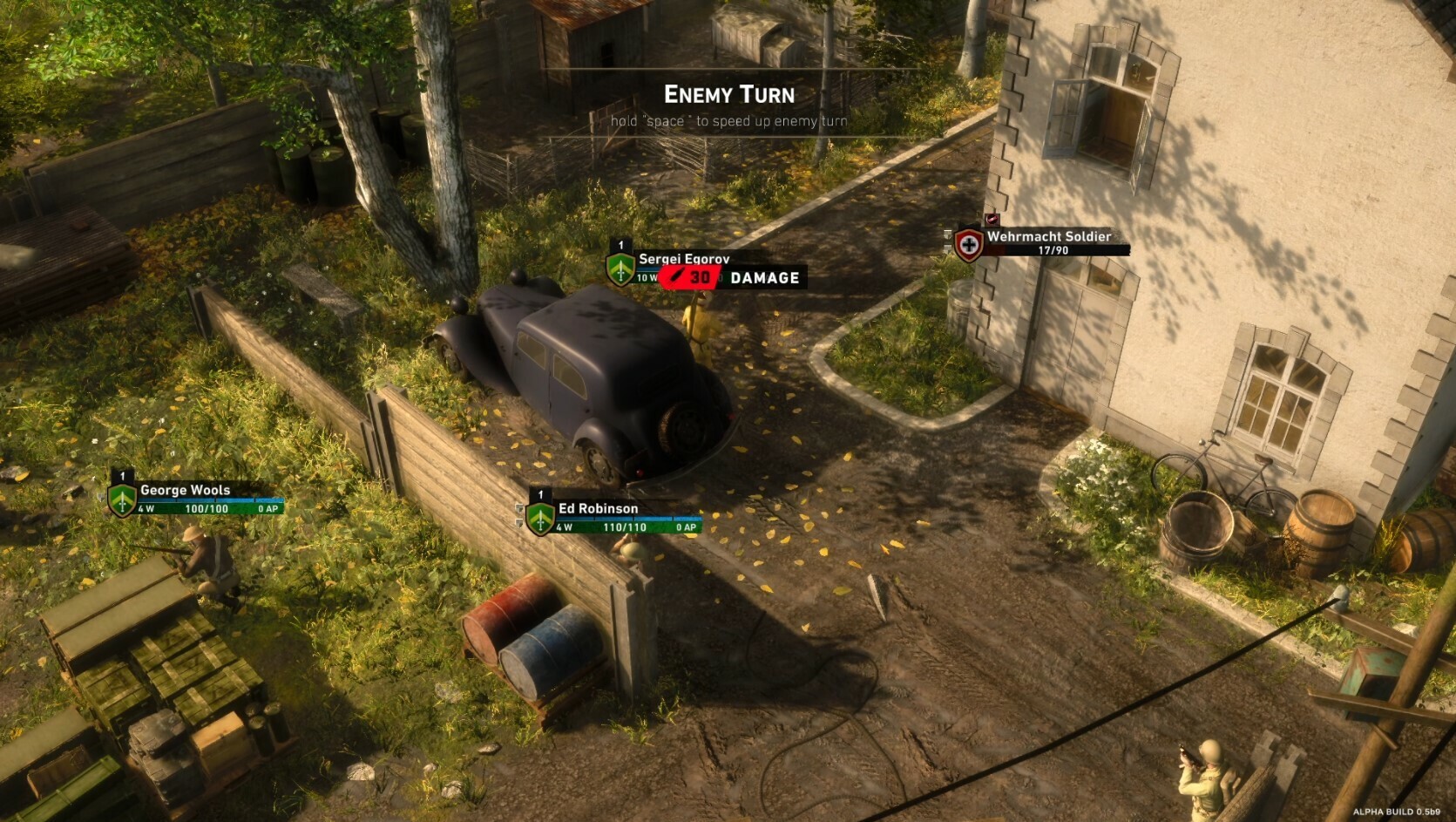1456x822 pixels.
Task: Click the ENEMY TURN banner text
Action: coord(730,94)
